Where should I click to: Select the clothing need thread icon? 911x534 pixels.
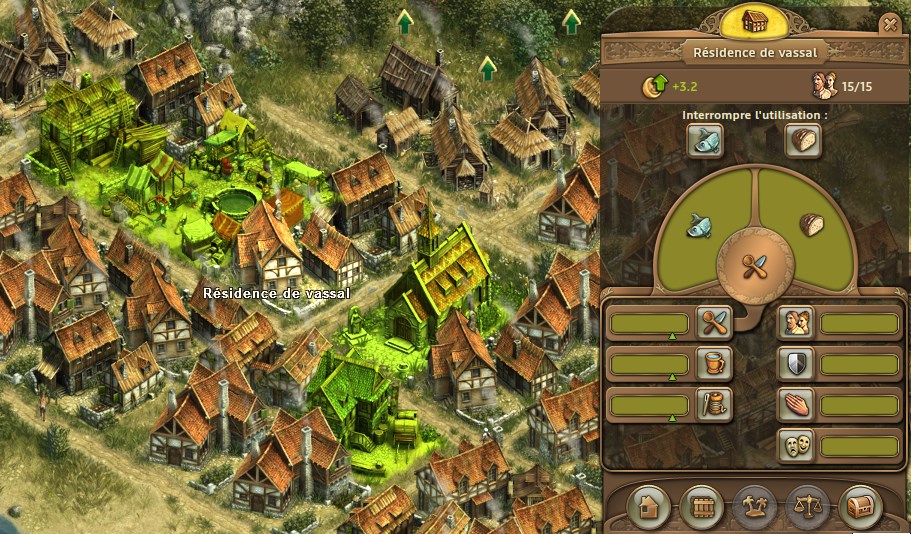(717, 404)
